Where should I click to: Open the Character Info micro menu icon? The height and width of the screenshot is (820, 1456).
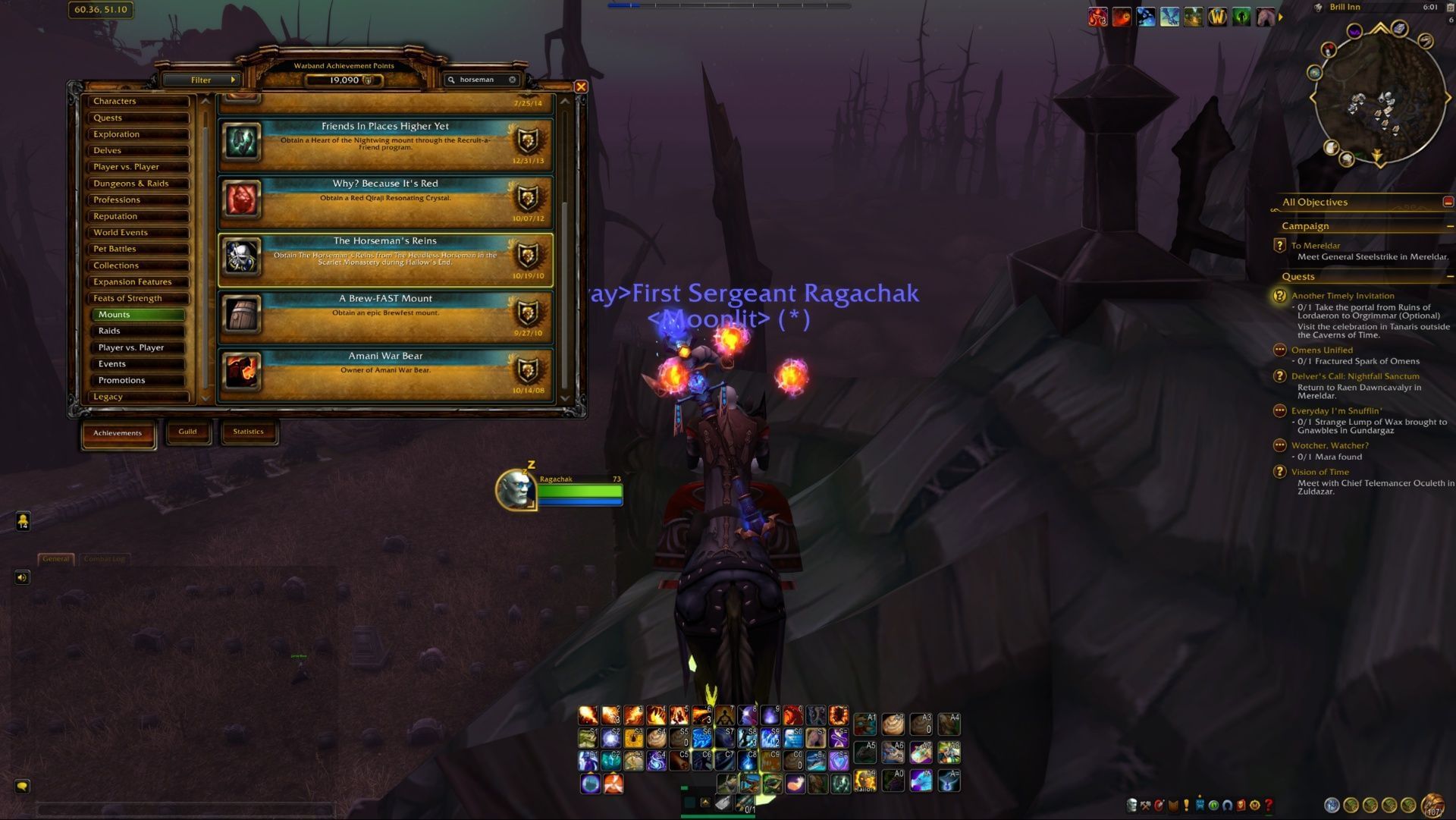click(x=1132, y=804)
